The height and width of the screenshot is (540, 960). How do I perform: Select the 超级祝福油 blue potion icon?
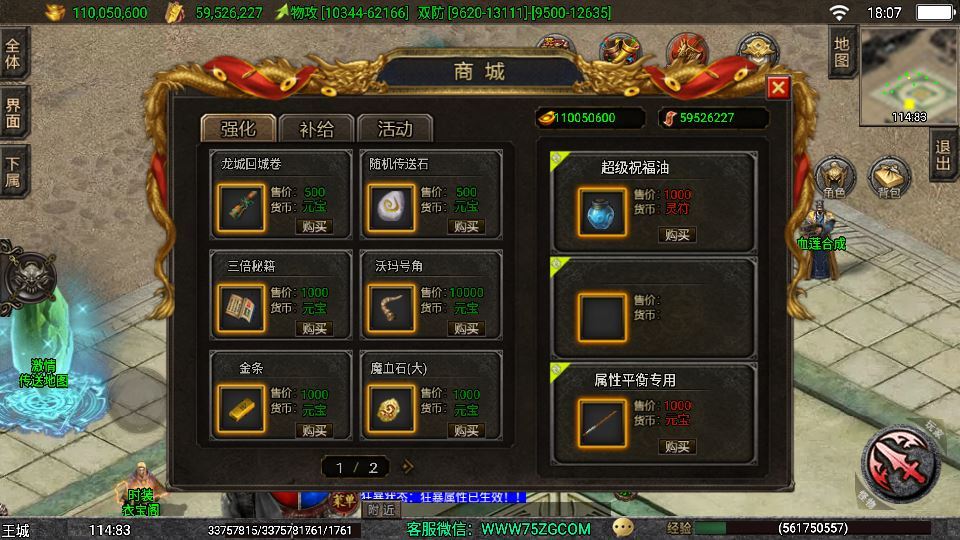click(x=602, y=211)
